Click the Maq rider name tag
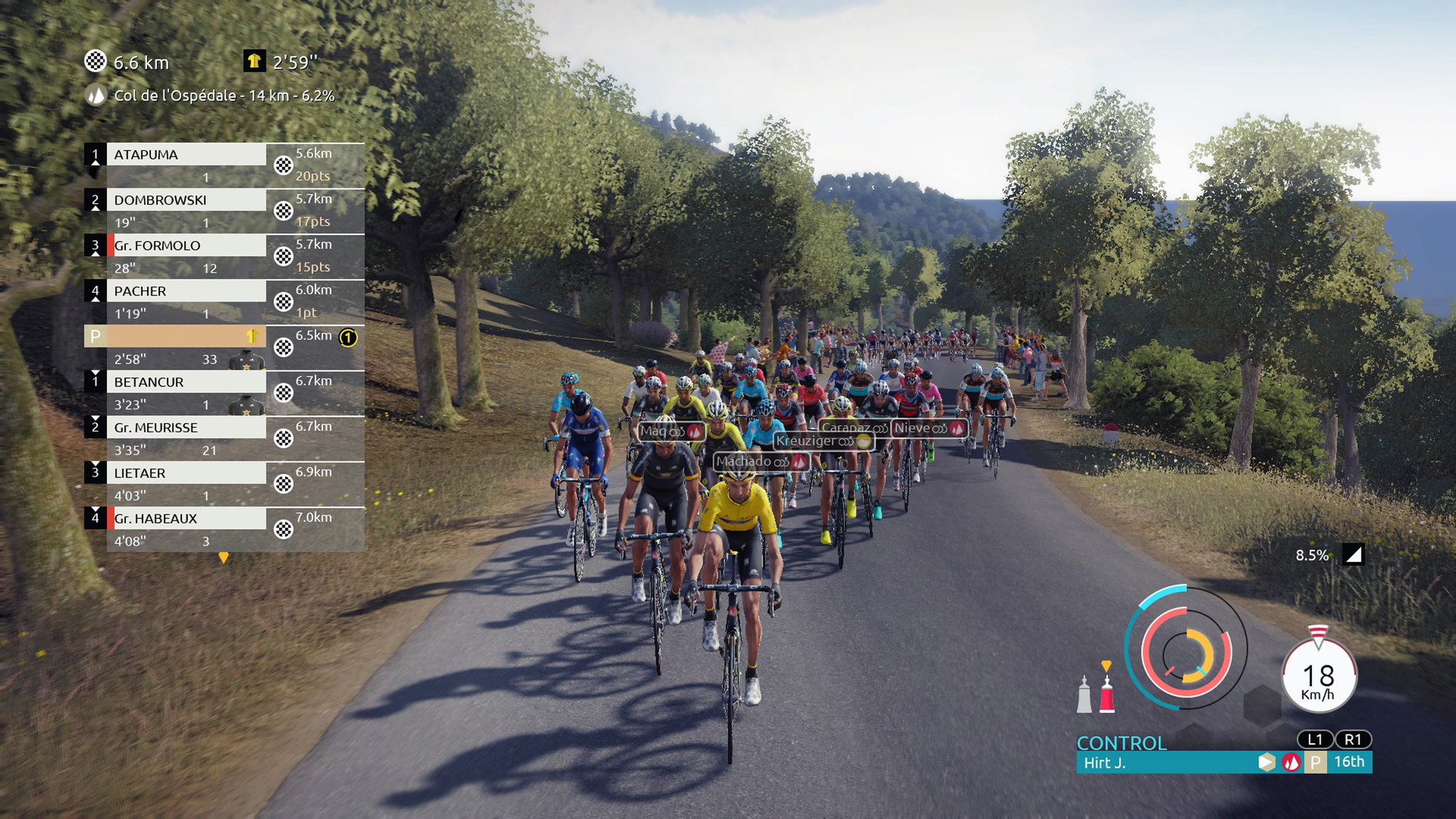Screen dimensions: 1456x819 pos(670,431)
